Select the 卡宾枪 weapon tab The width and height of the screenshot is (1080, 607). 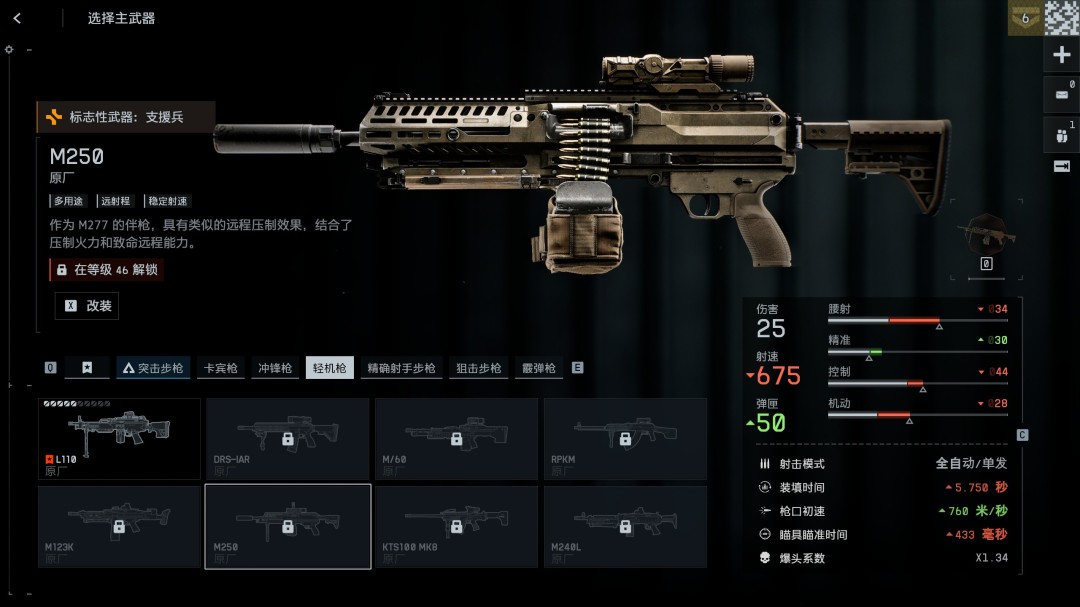click(220, 368)
